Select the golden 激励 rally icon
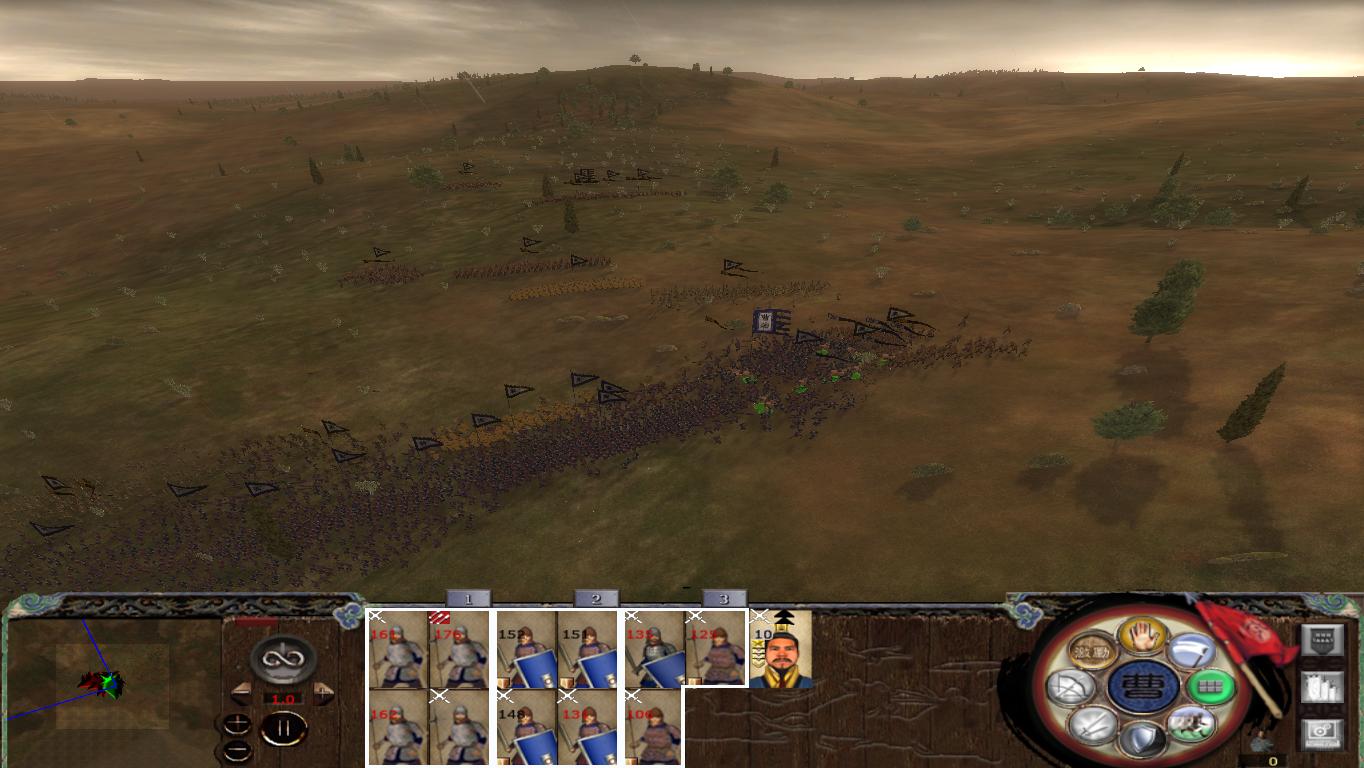Screen dimensions: 1364x768 click(1090, 649)
